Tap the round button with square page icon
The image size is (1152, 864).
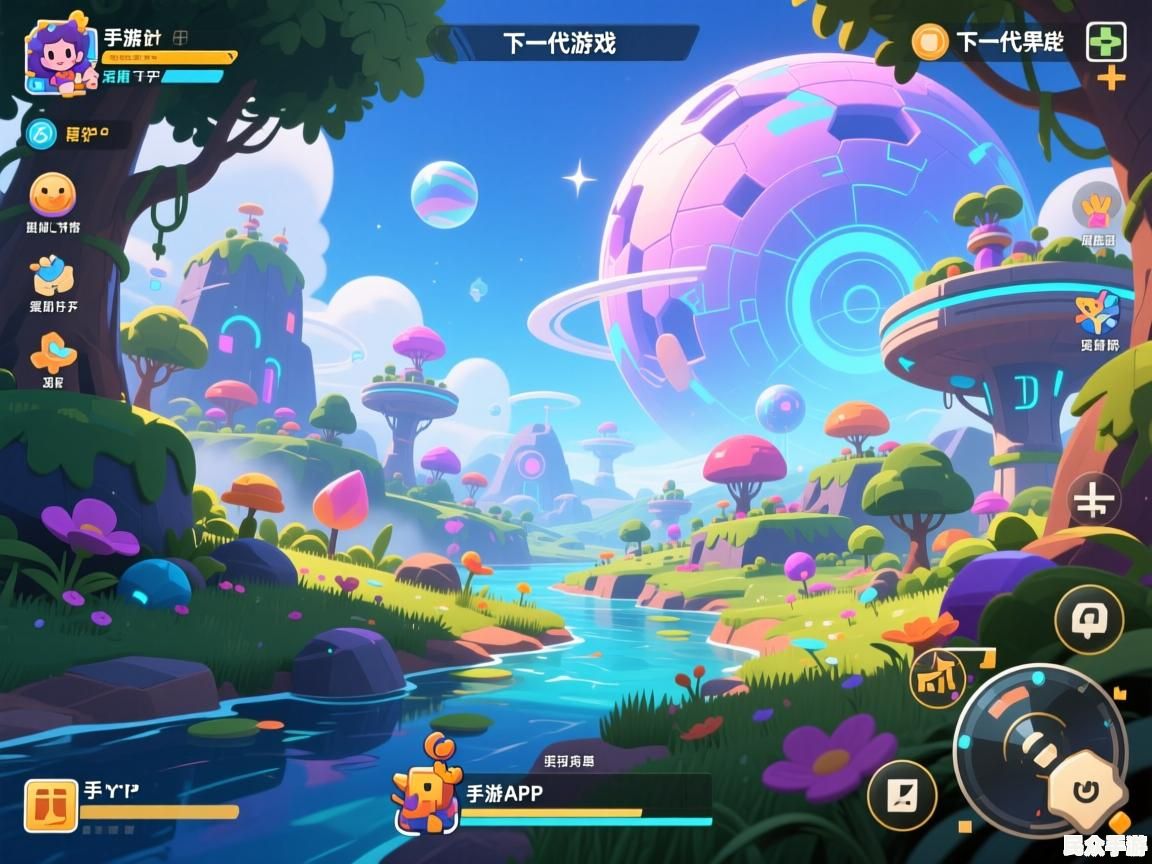[x=902, y=796]
